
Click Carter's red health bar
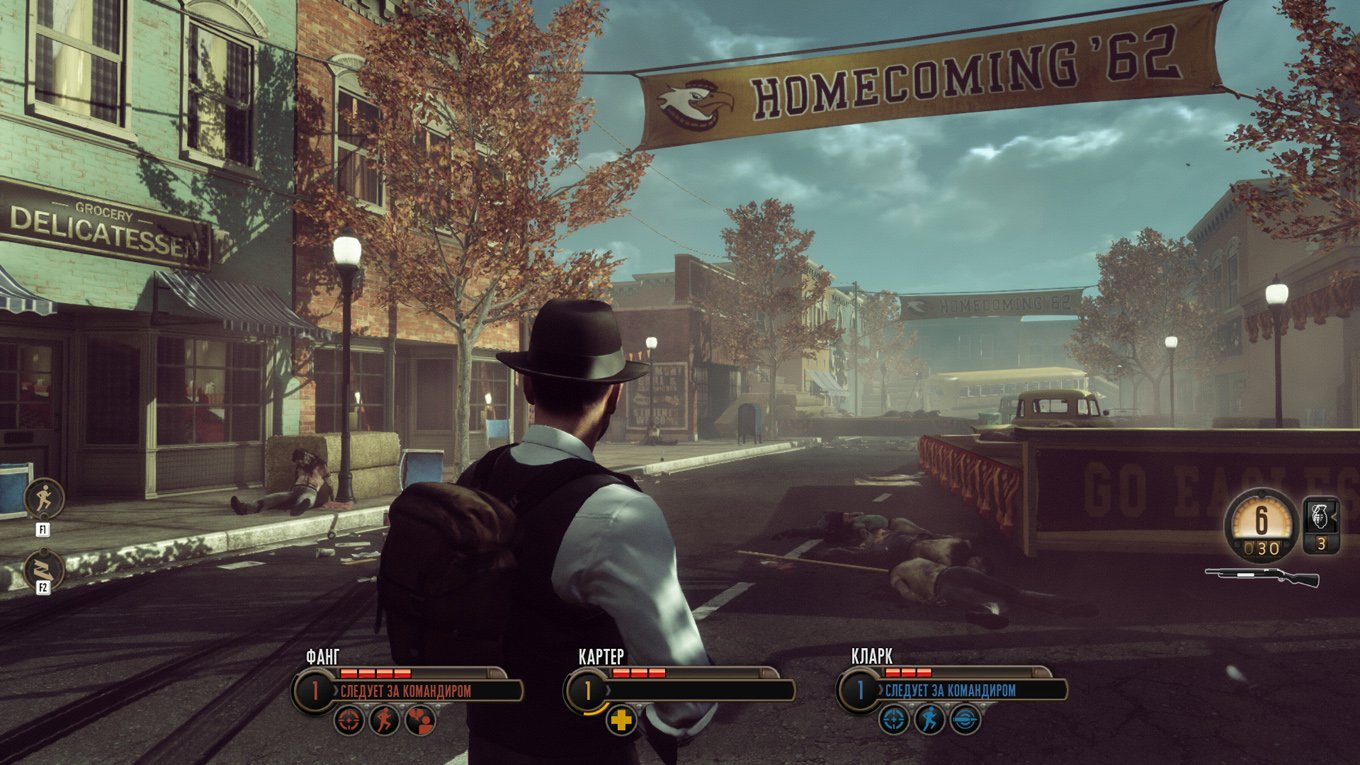point(640,673)
